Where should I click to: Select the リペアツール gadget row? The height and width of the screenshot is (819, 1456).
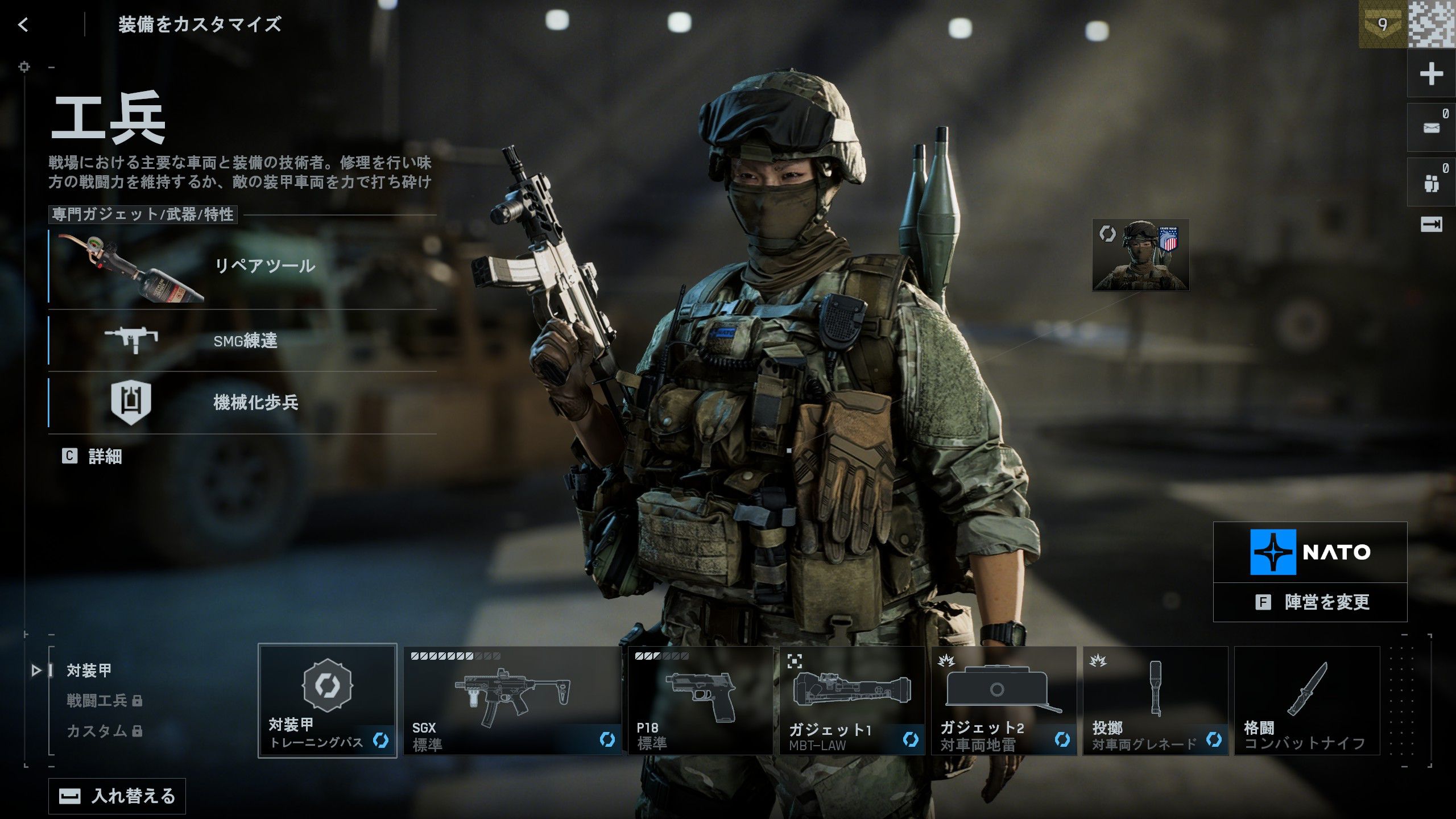(x=242, y=265)
